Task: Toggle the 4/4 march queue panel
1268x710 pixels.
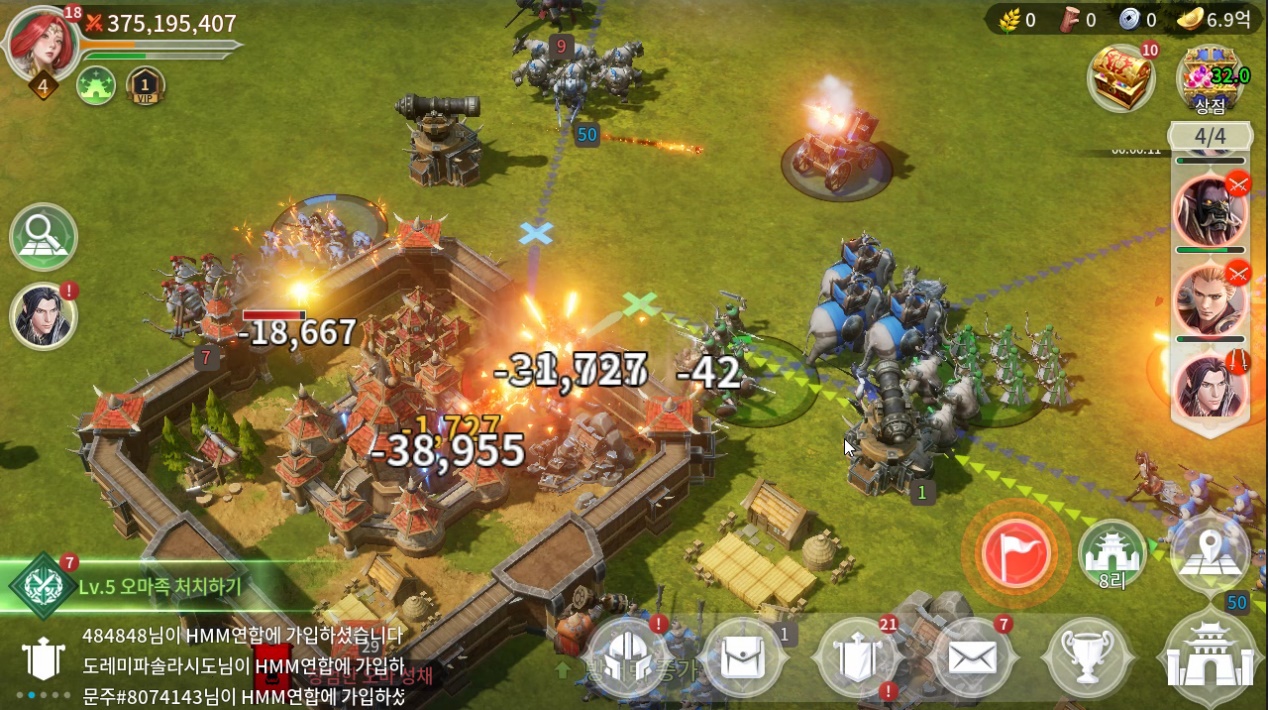Action: [x=1210, y=136]
